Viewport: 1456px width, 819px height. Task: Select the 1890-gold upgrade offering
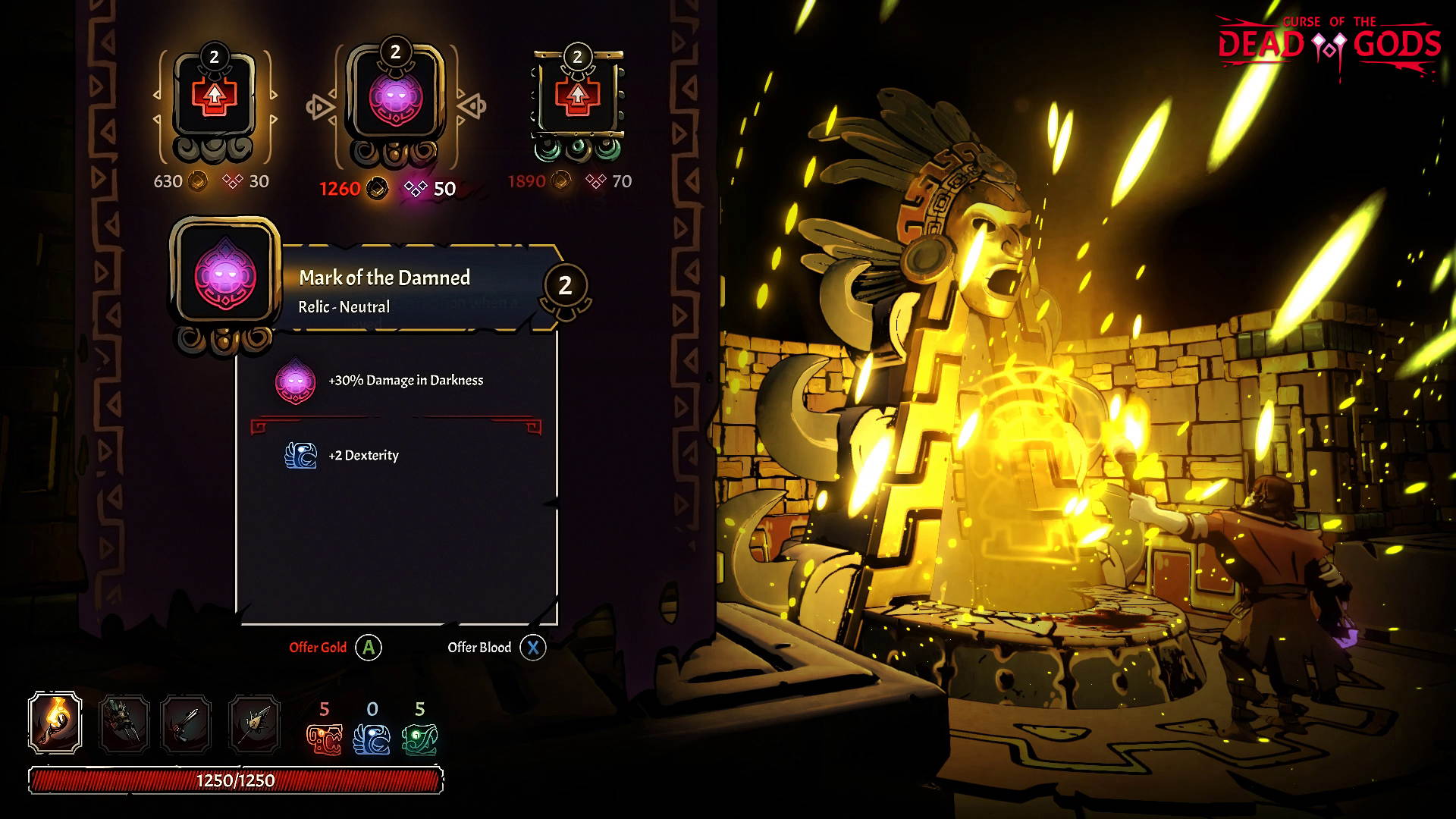pos(578,99)
